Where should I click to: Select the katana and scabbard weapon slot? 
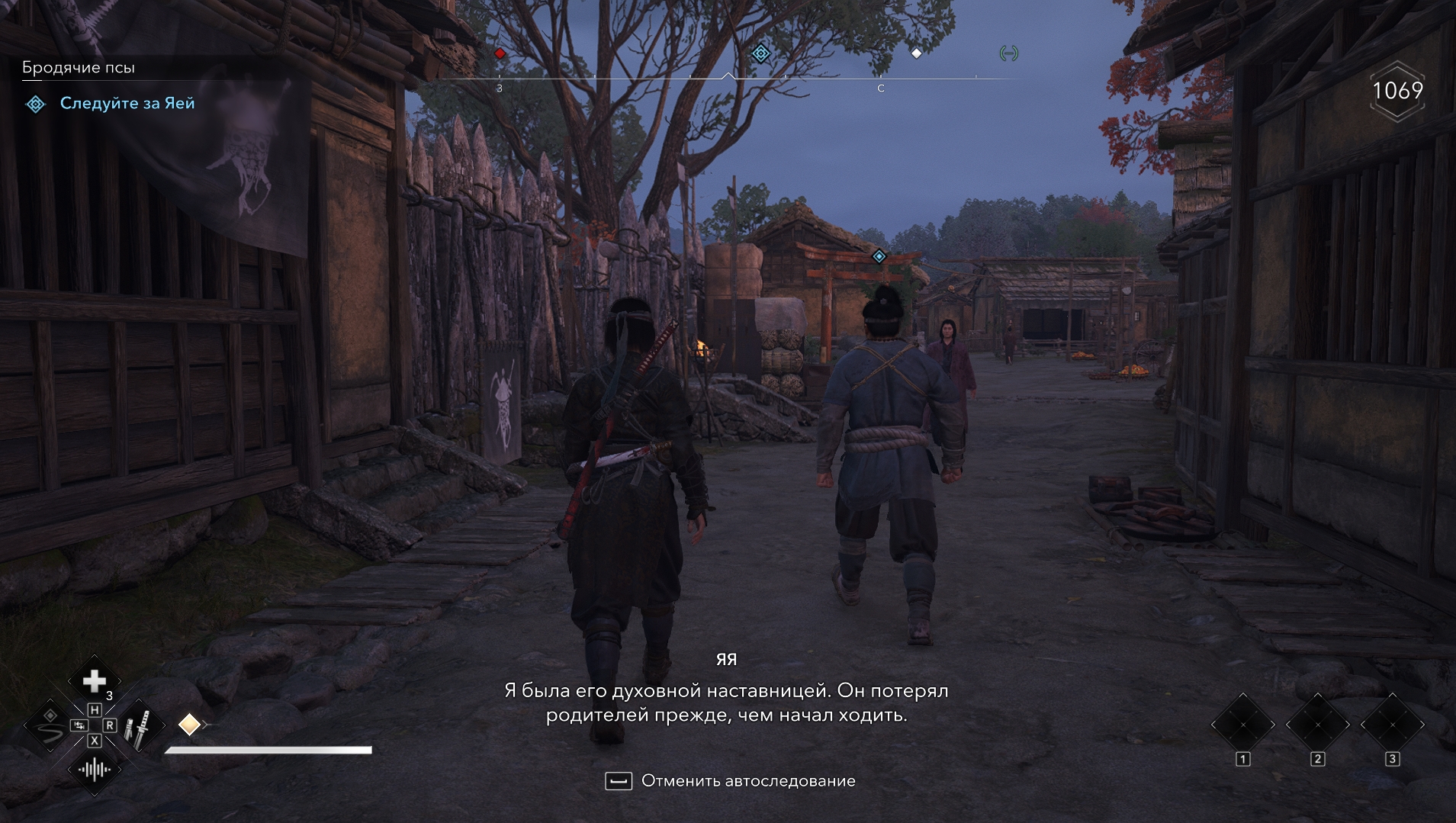tap(139, 725)
